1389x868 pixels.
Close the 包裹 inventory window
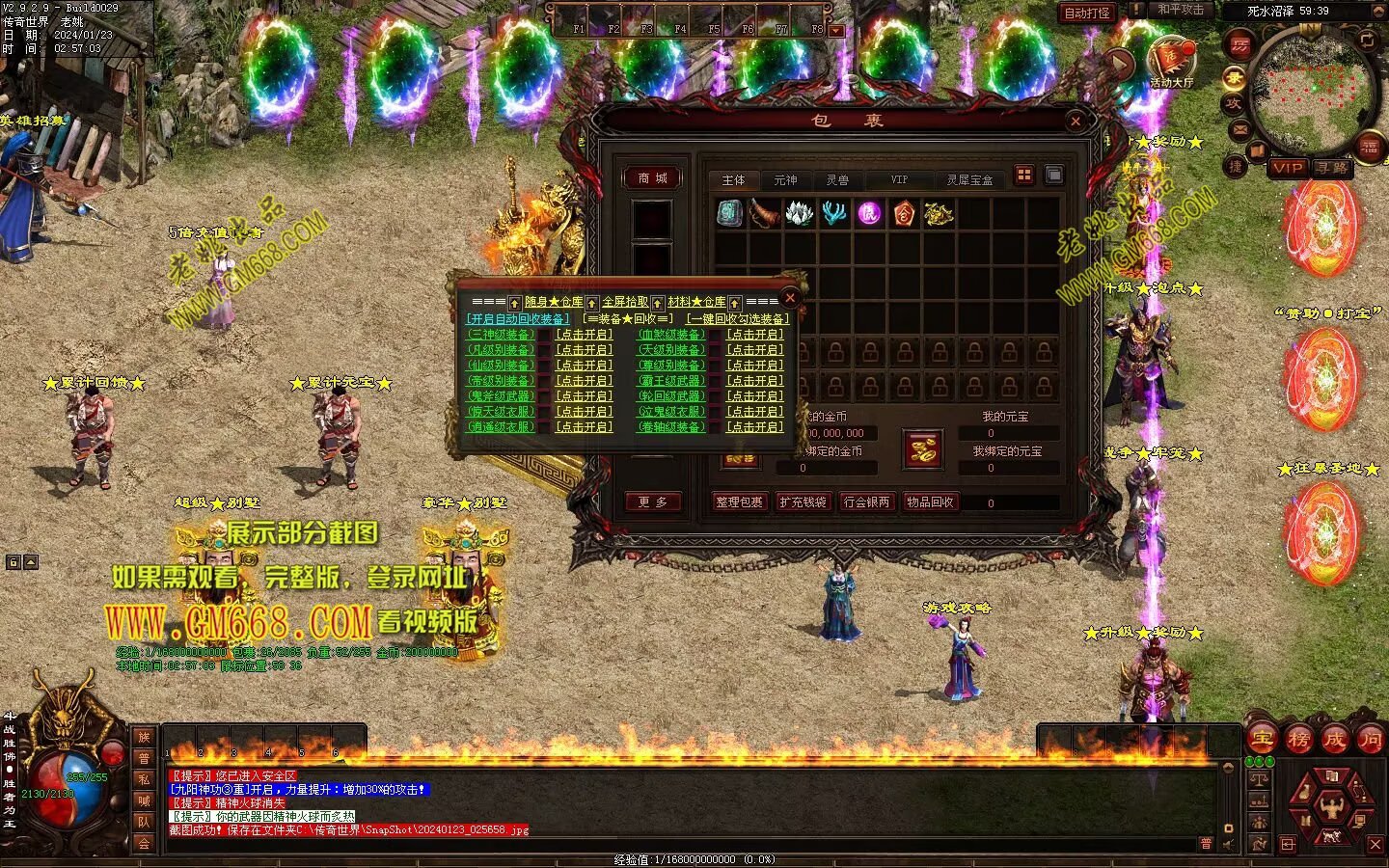pyautogui.click(x=1076, y=121)
